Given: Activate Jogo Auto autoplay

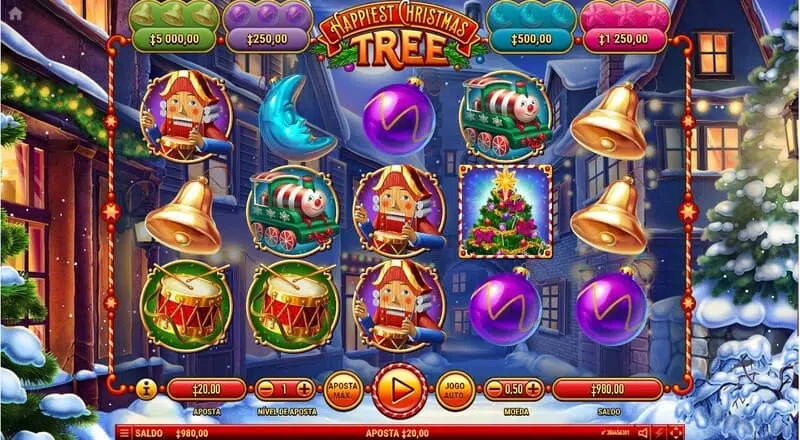Looking at the screenshot, I should (x=456, y=390).
